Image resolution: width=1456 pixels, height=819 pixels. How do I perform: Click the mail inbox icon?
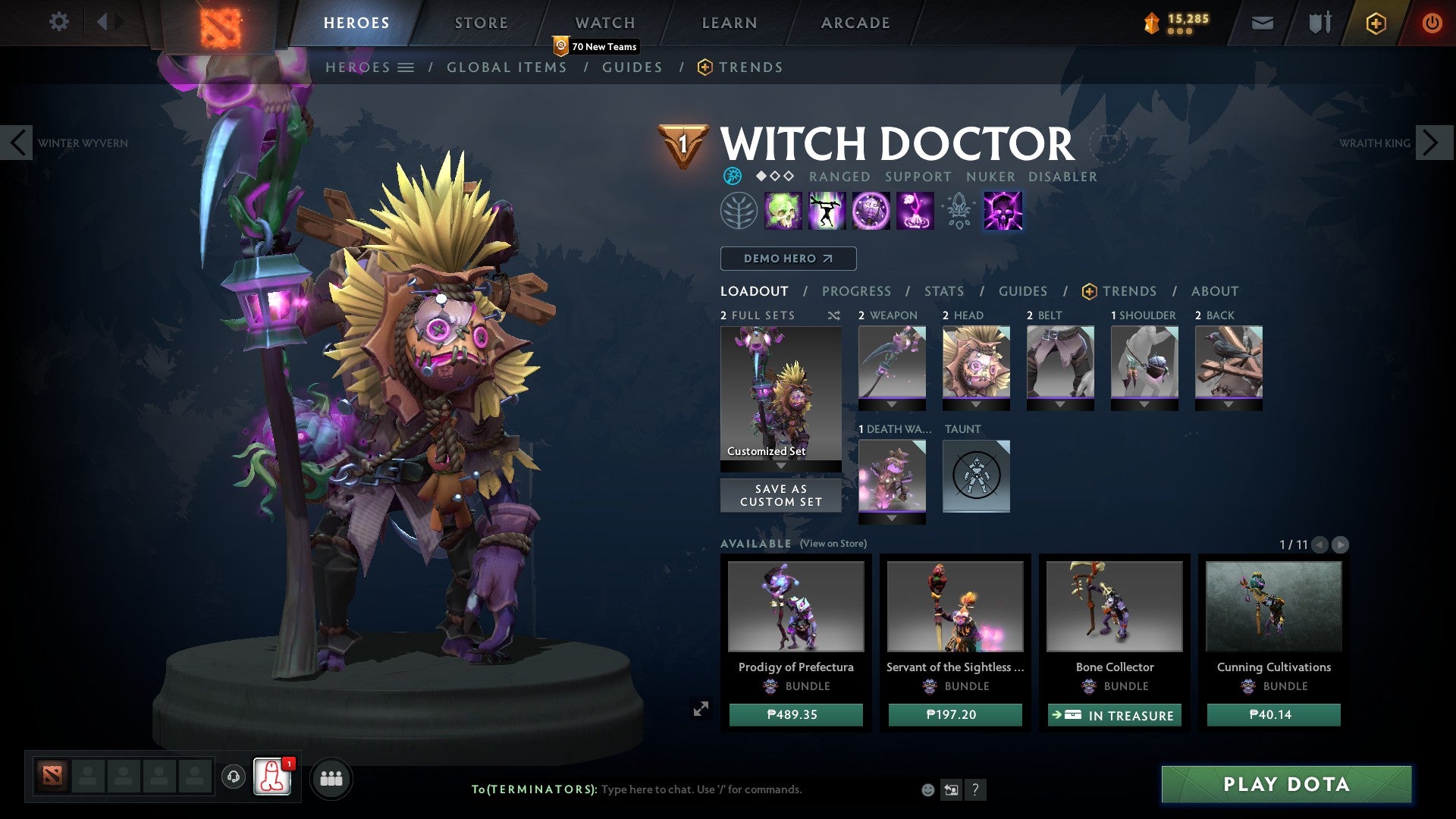1262,23
